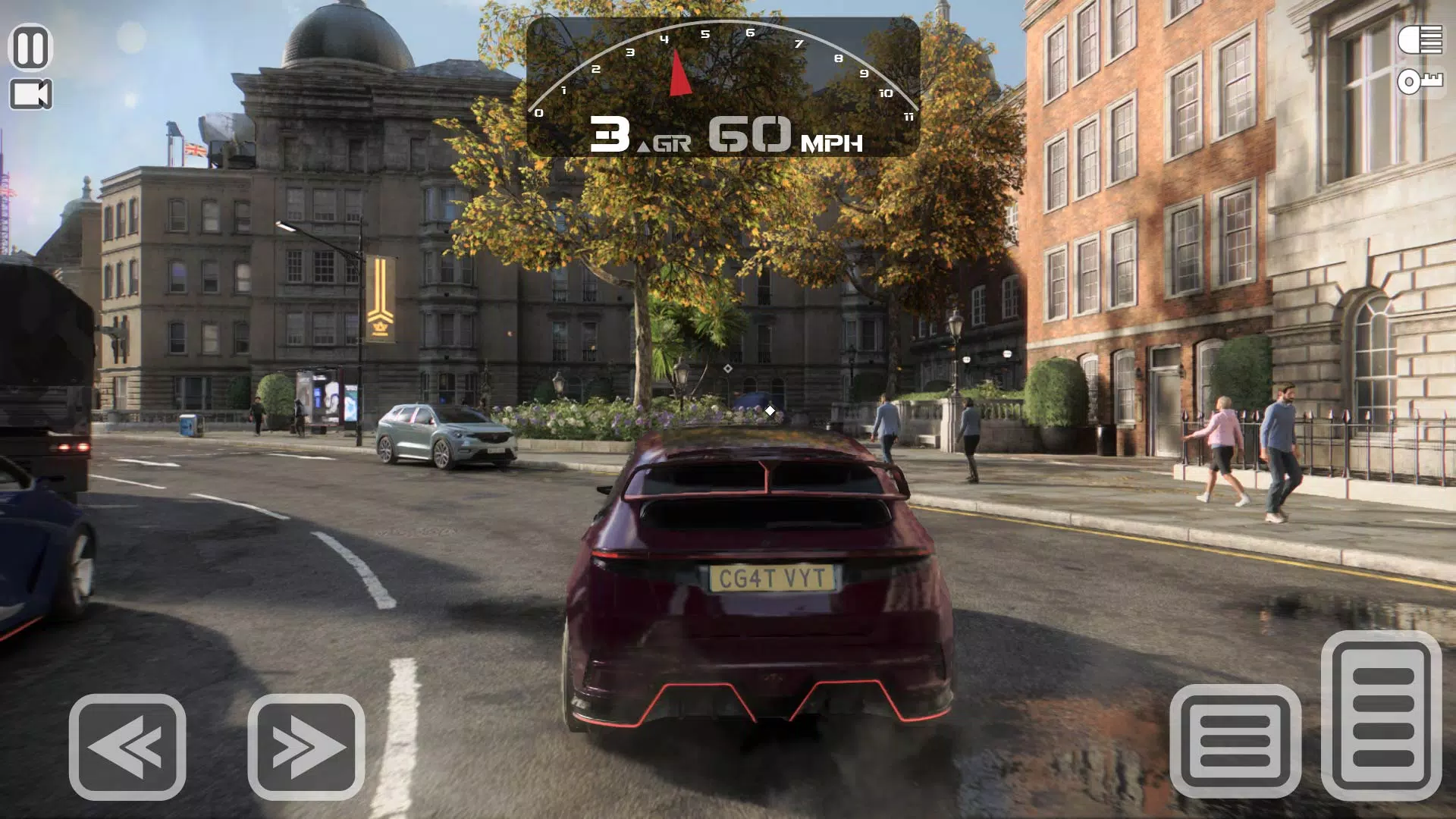This screenshot has height=819, width=1456.
Task: Tap the ignition key icon
Action: pos(1420,82)
